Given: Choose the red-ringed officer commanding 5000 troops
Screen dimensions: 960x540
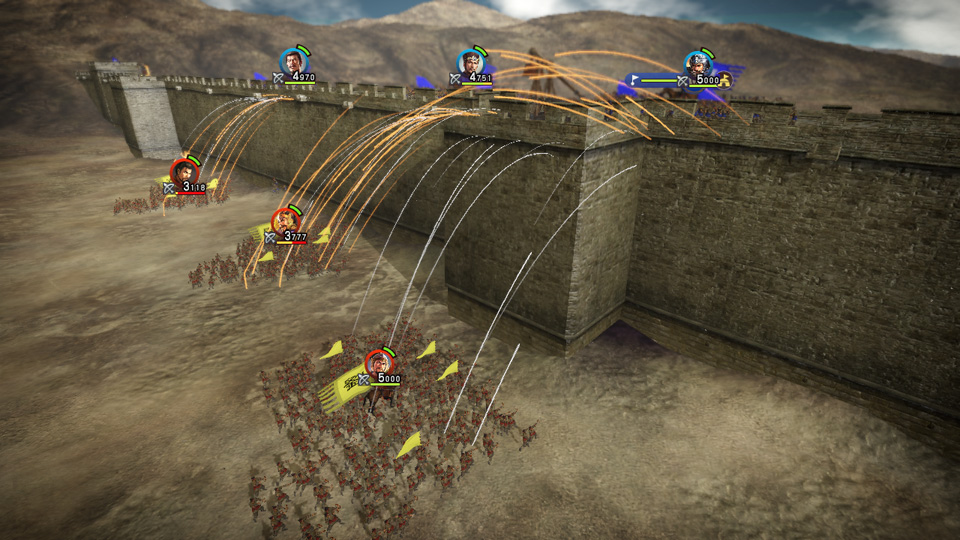Looking at the screenshot, I should tap(378, 362).
